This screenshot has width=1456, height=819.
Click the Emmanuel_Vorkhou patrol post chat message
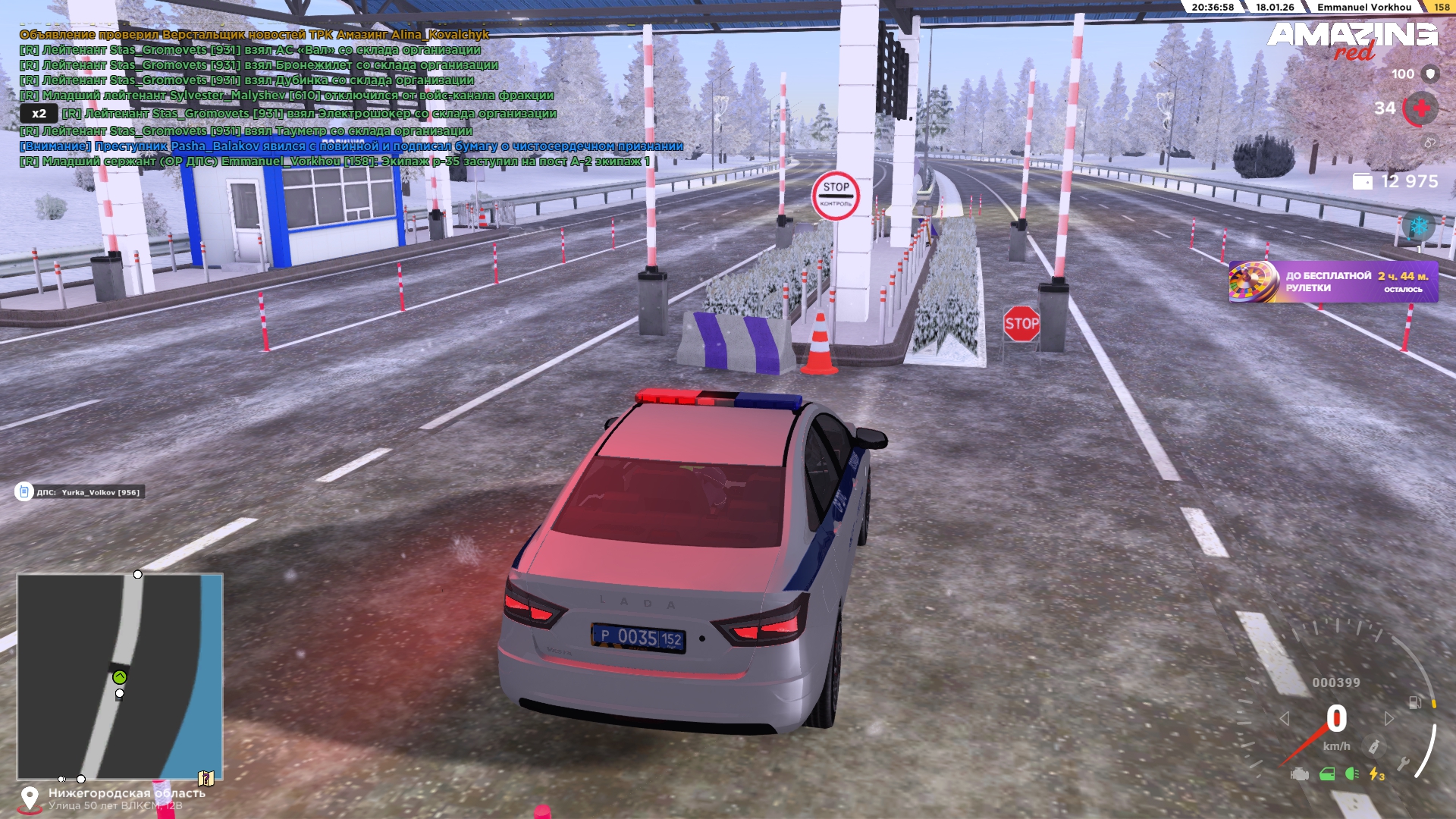pos(334,162)
